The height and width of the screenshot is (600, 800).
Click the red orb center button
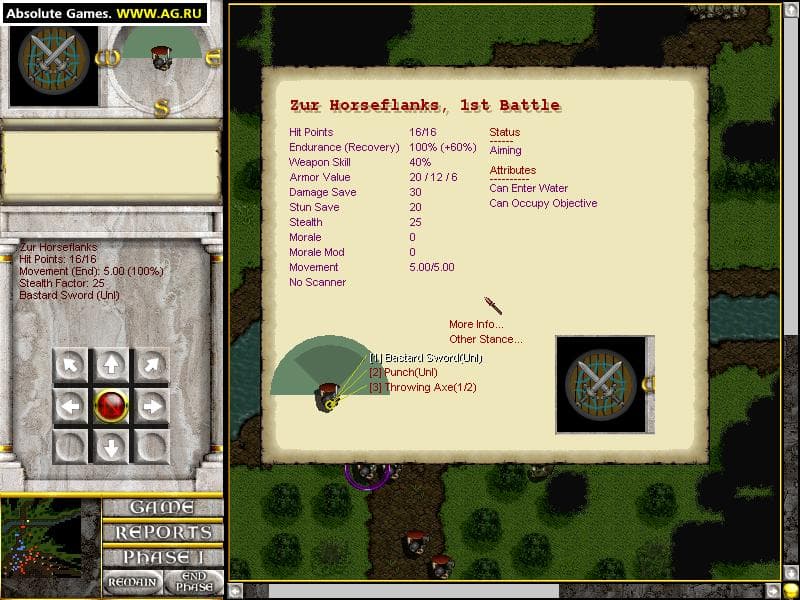(111, 406)
